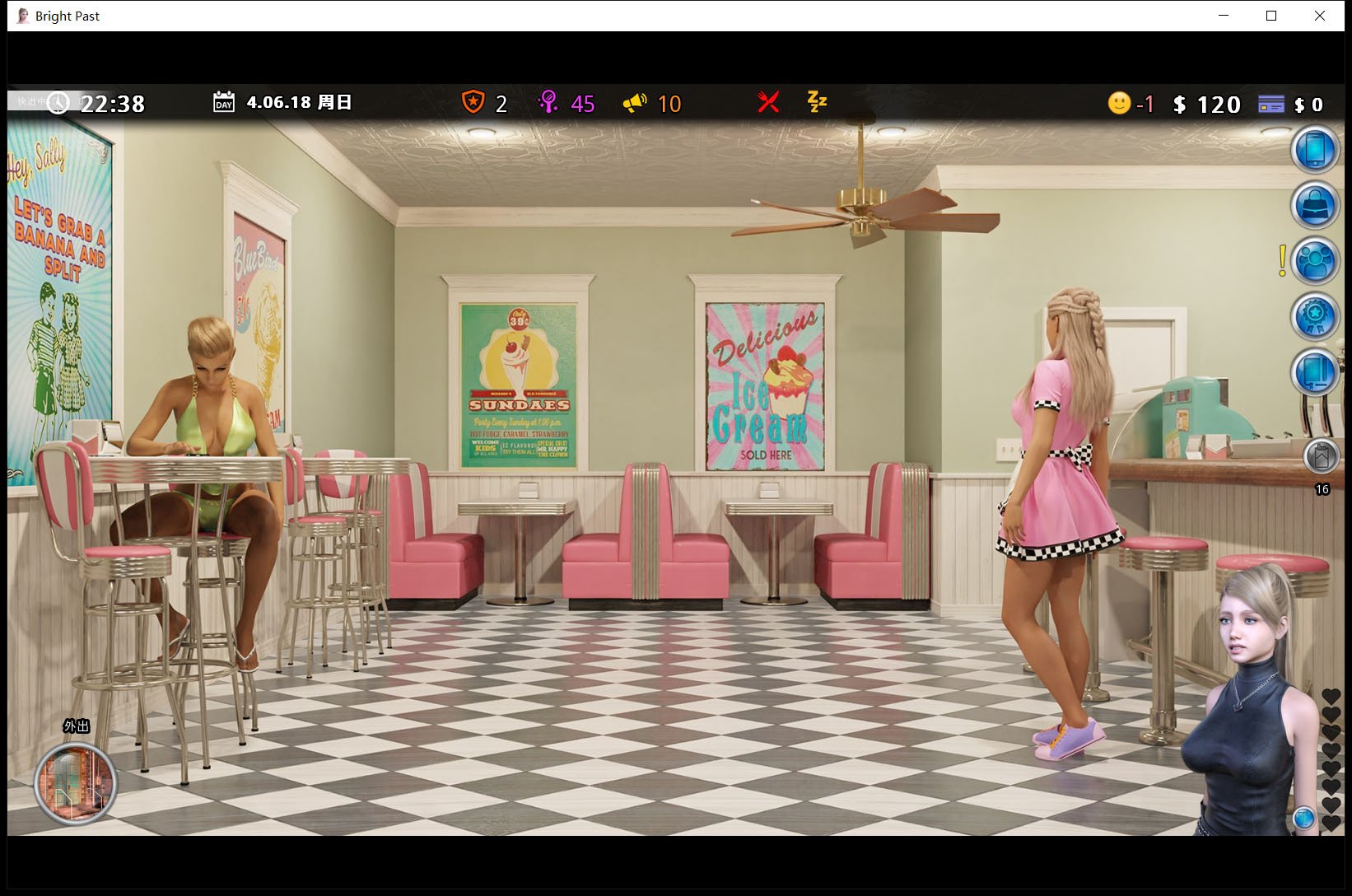This screenshot has width=1352, height=896.
Task: Open the achievements badge icon in sidebar
Action: pos(1315,315)
